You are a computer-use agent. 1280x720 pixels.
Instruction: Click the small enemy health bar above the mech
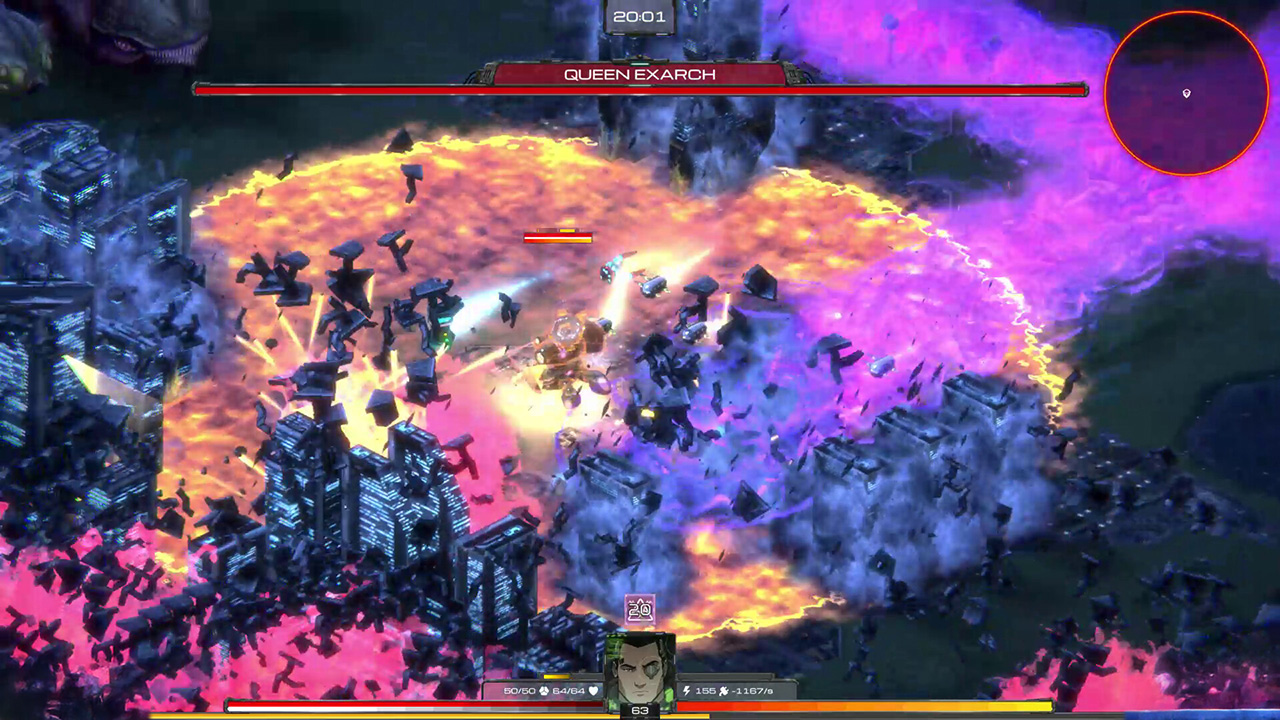tap(556, 236)
